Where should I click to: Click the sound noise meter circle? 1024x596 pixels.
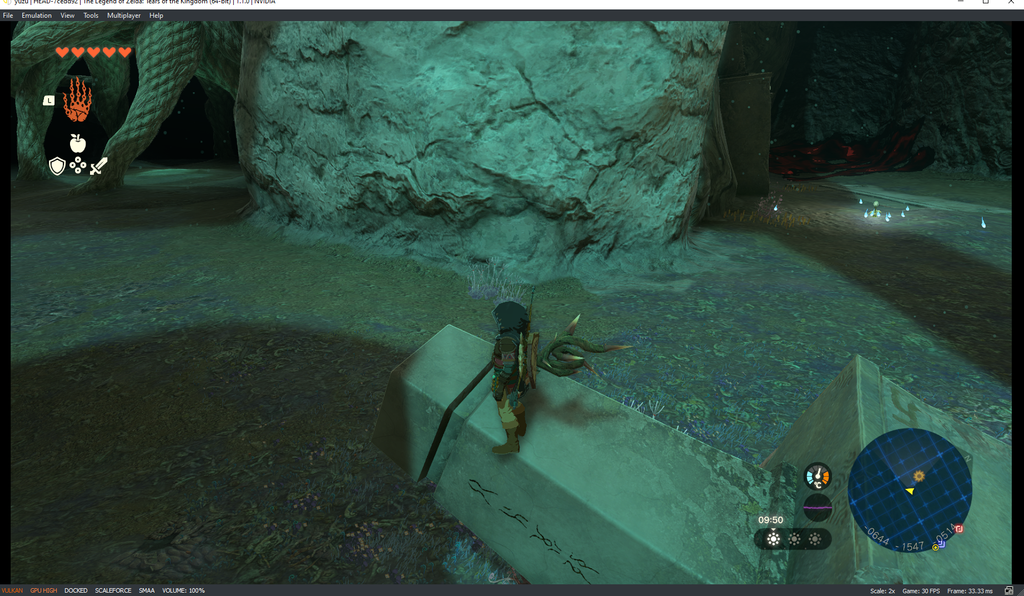[817, 507]
